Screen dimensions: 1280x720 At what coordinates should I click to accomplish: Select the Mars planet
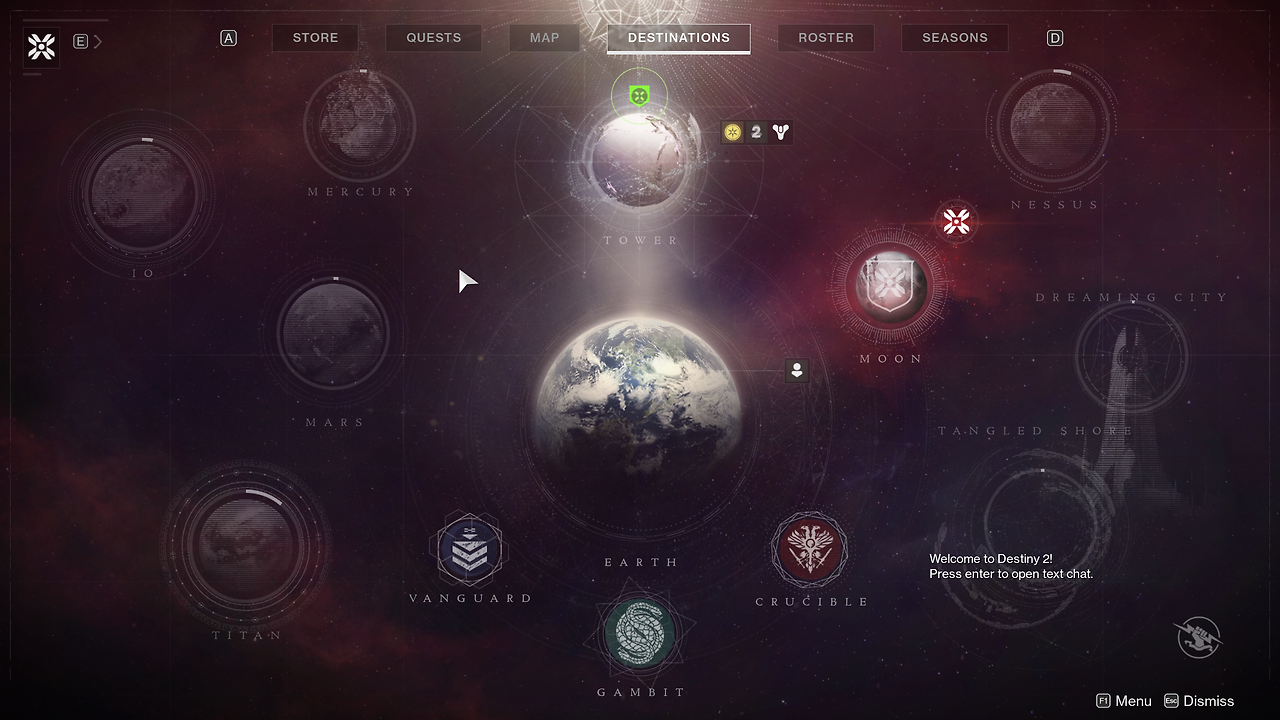333,333
